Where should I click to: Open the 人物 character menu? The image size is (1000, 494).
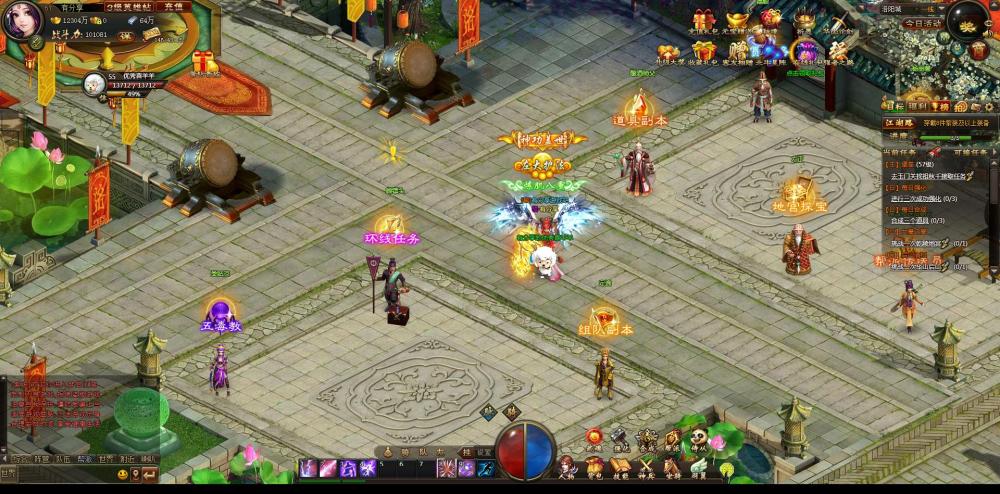coord(567,467)
